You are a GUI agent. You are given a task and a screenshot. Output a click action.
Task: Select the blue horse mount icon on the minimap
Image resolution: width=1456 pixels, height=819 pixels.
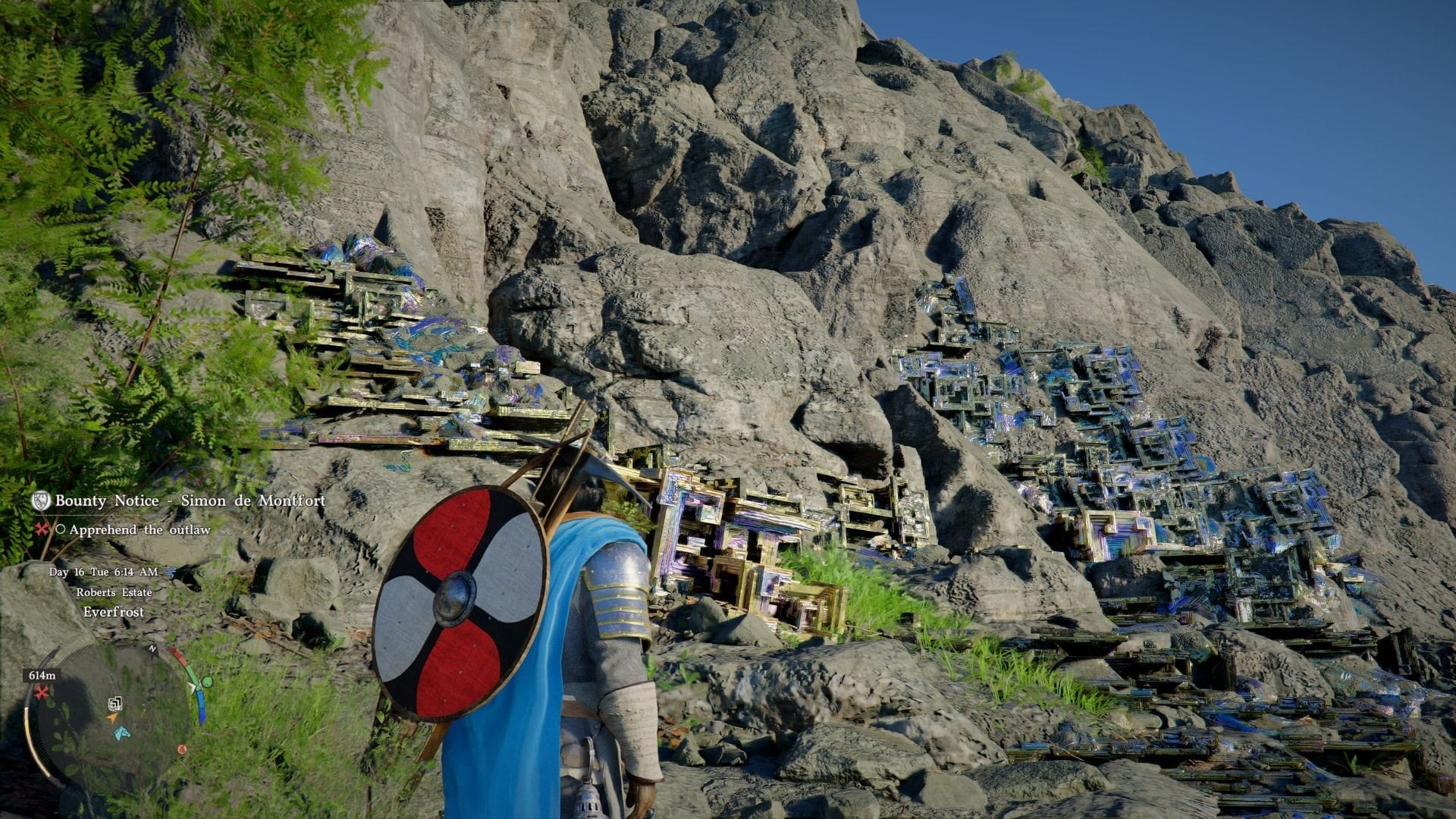pyautogui.click(x=122, y=733)
